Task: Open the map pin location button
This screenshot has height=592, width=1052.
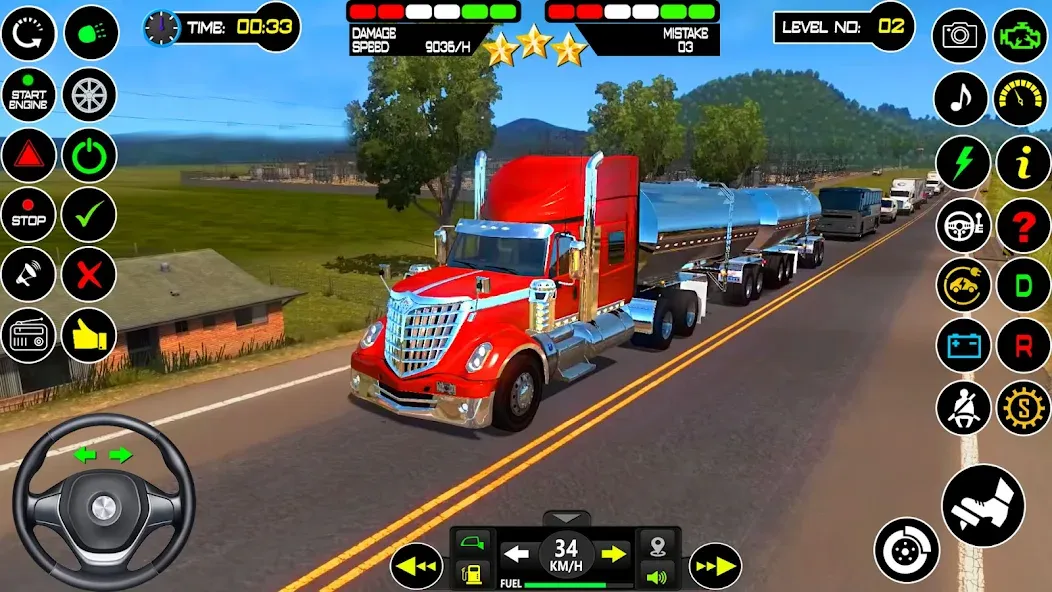Action: pyautogui.click(x=657, y=547)
